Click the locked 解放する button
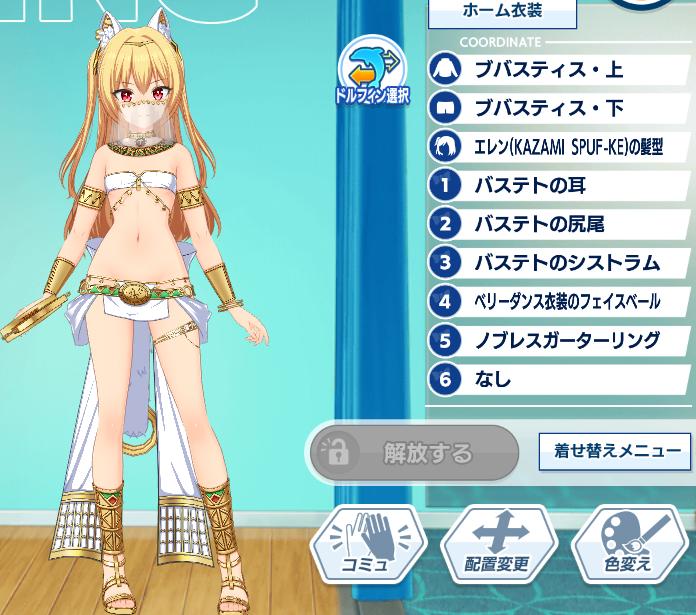Image resolution: width=696 pixels, height=615 pixels. click(414, 453)
